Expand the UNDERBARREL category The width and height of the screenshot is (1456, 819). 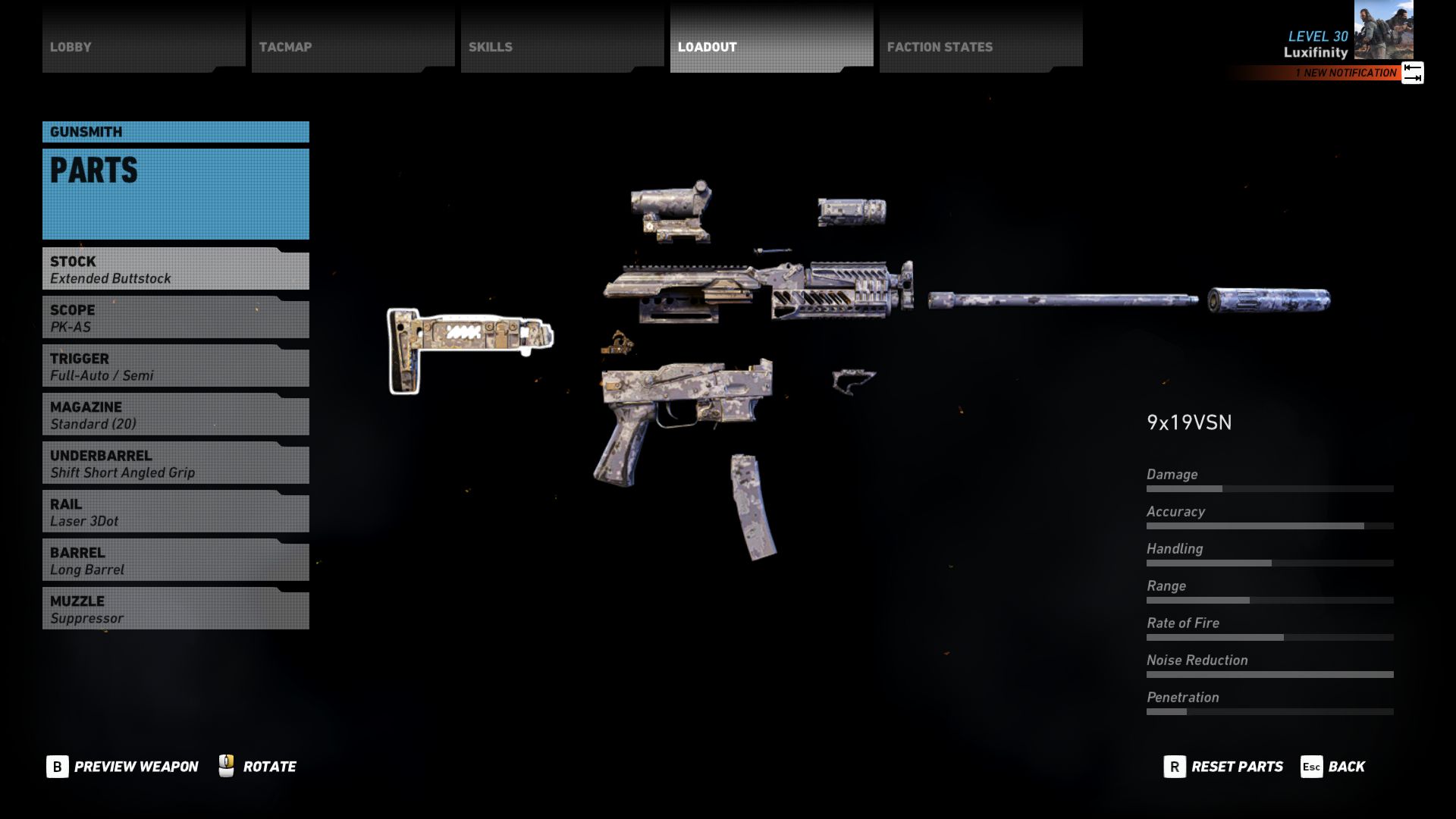point(174,463)
